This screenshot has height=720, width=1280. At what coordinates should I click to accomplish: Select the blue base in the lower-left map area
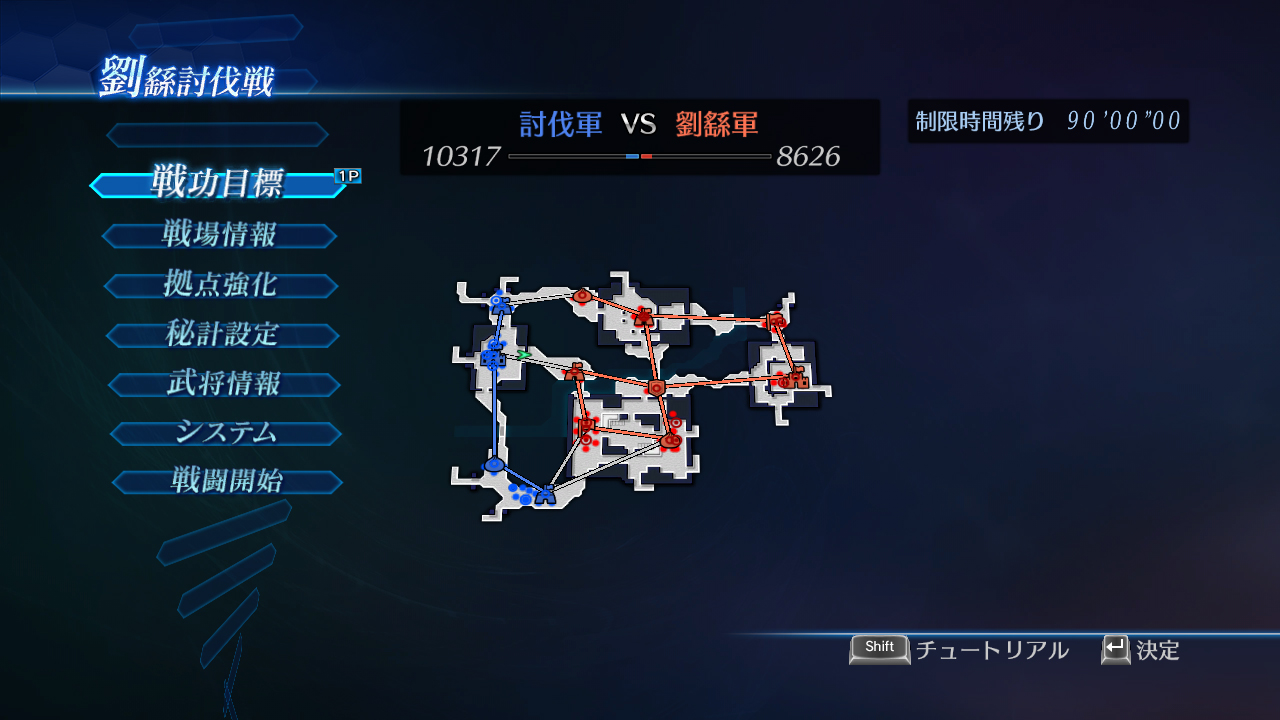[496, 464]
